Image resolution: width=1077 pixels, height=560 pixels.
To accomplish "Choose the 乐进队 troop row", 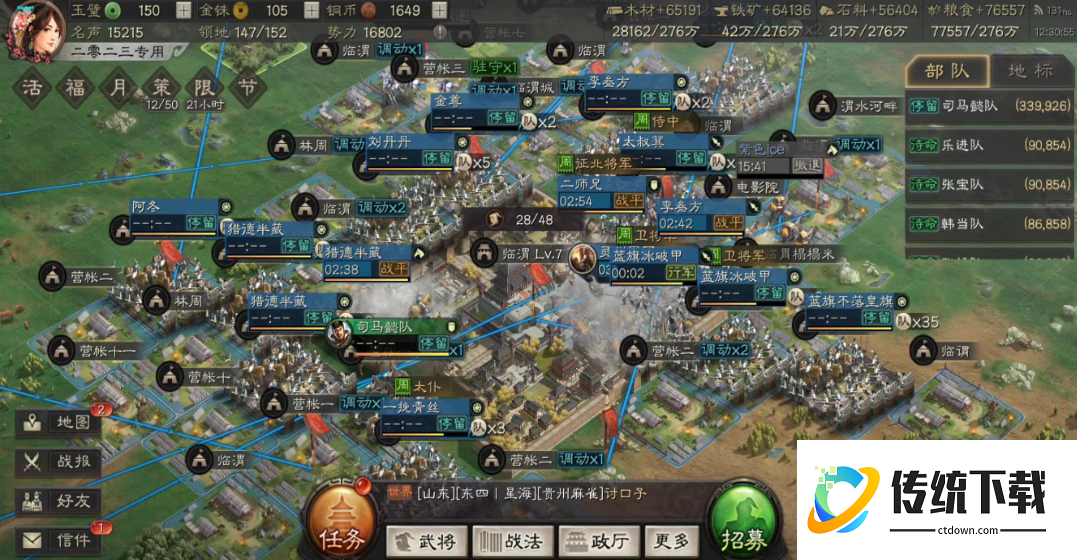I will pos(988,145).
